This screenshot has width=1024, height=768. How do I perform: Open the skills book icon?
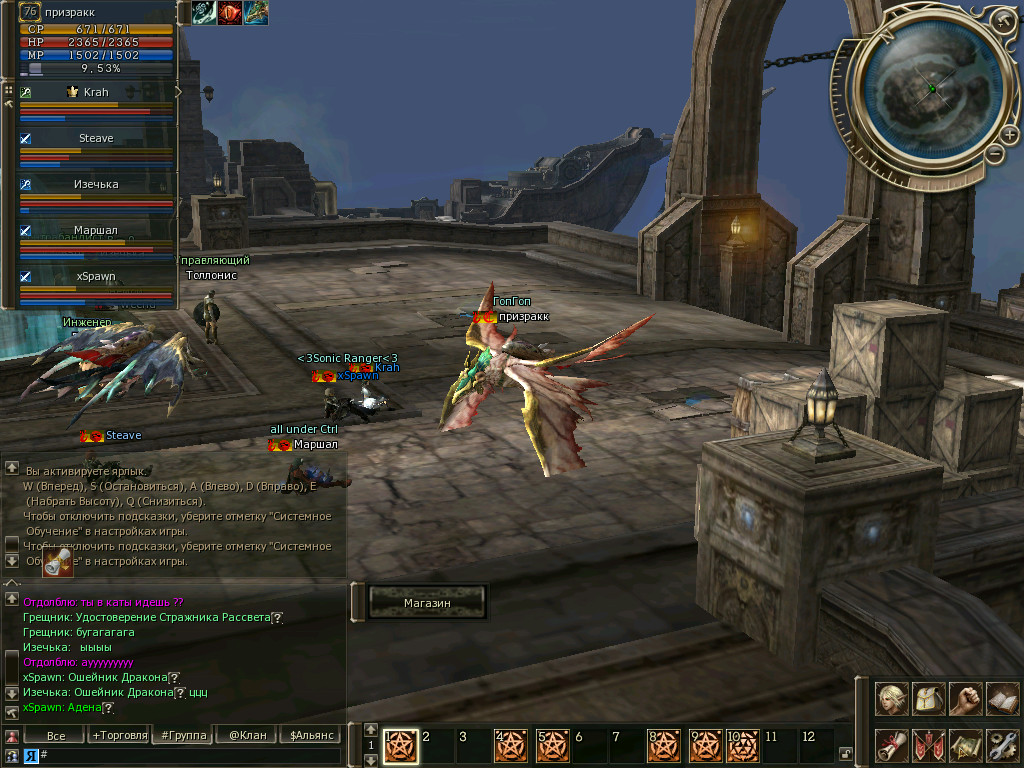point(1002,699)
